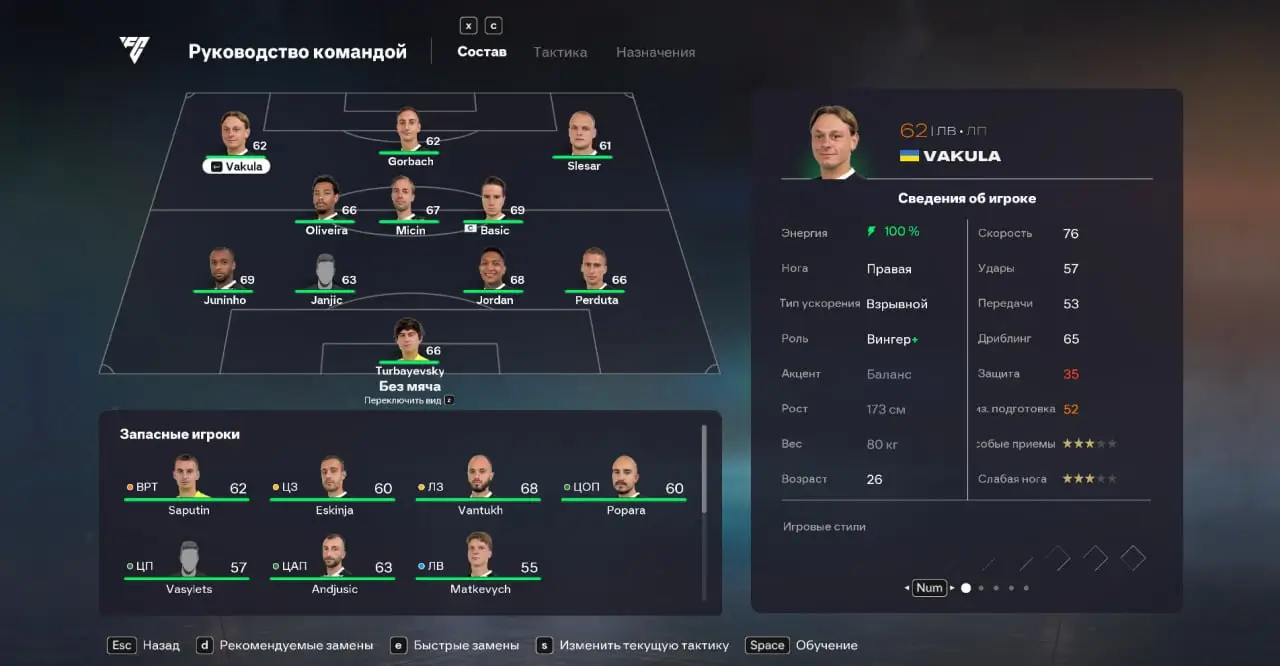This screenshot has width=1280, height=666.
Task: Choose right winger Slesar
Action: [583, 140]
